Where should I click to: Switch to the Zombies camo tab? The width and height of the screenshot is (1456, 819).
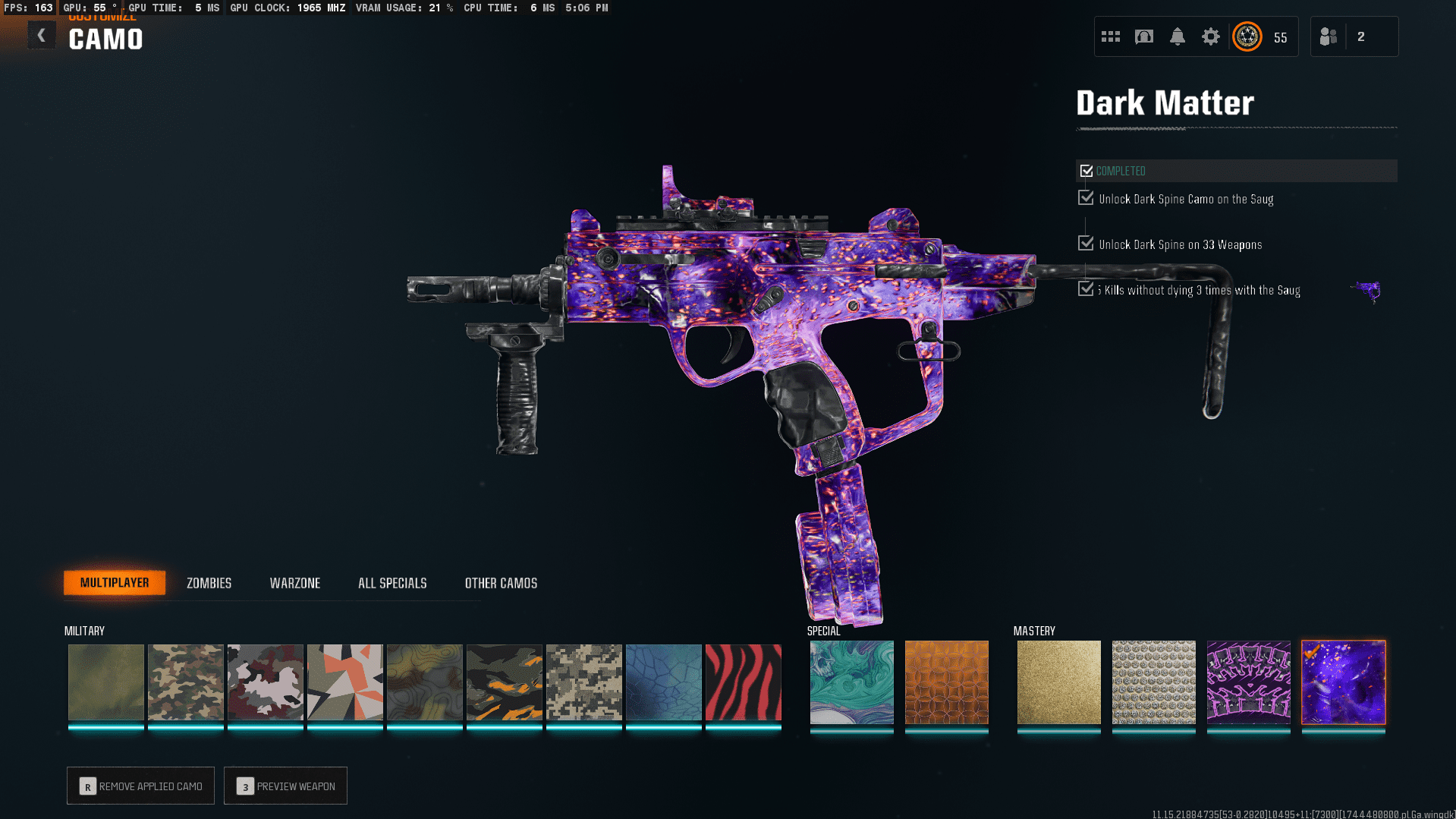209,583
